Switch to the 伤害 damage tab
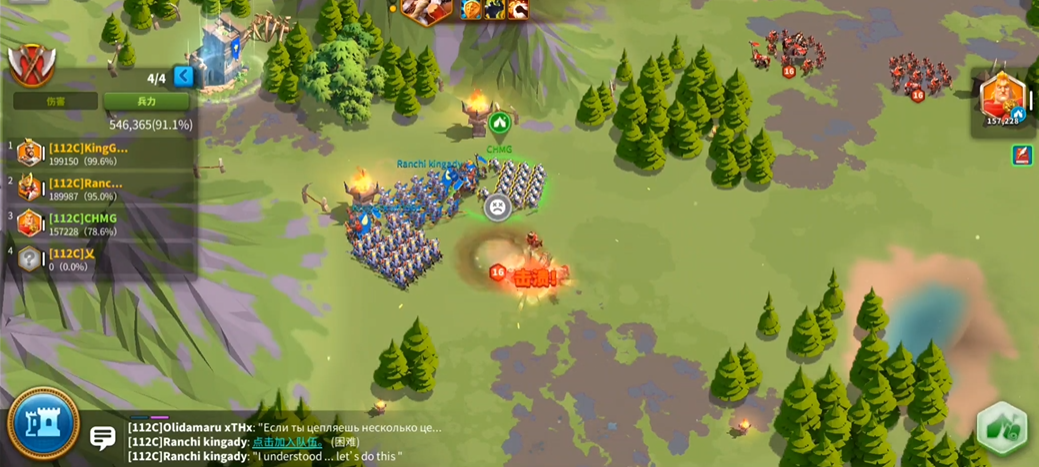1039x467 pixels. [55, 101]
